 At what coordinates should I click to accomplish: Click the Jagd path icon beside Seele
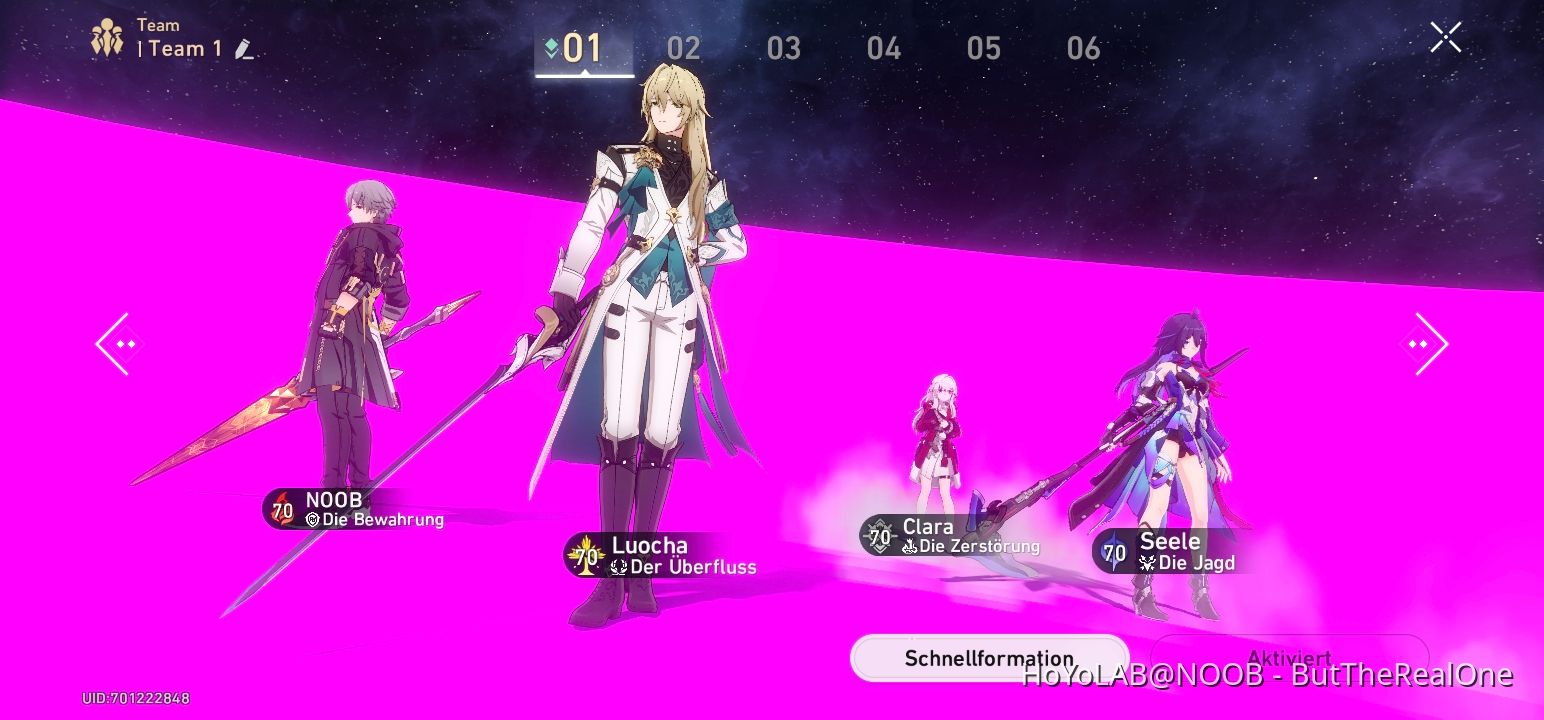point(1147,563)
